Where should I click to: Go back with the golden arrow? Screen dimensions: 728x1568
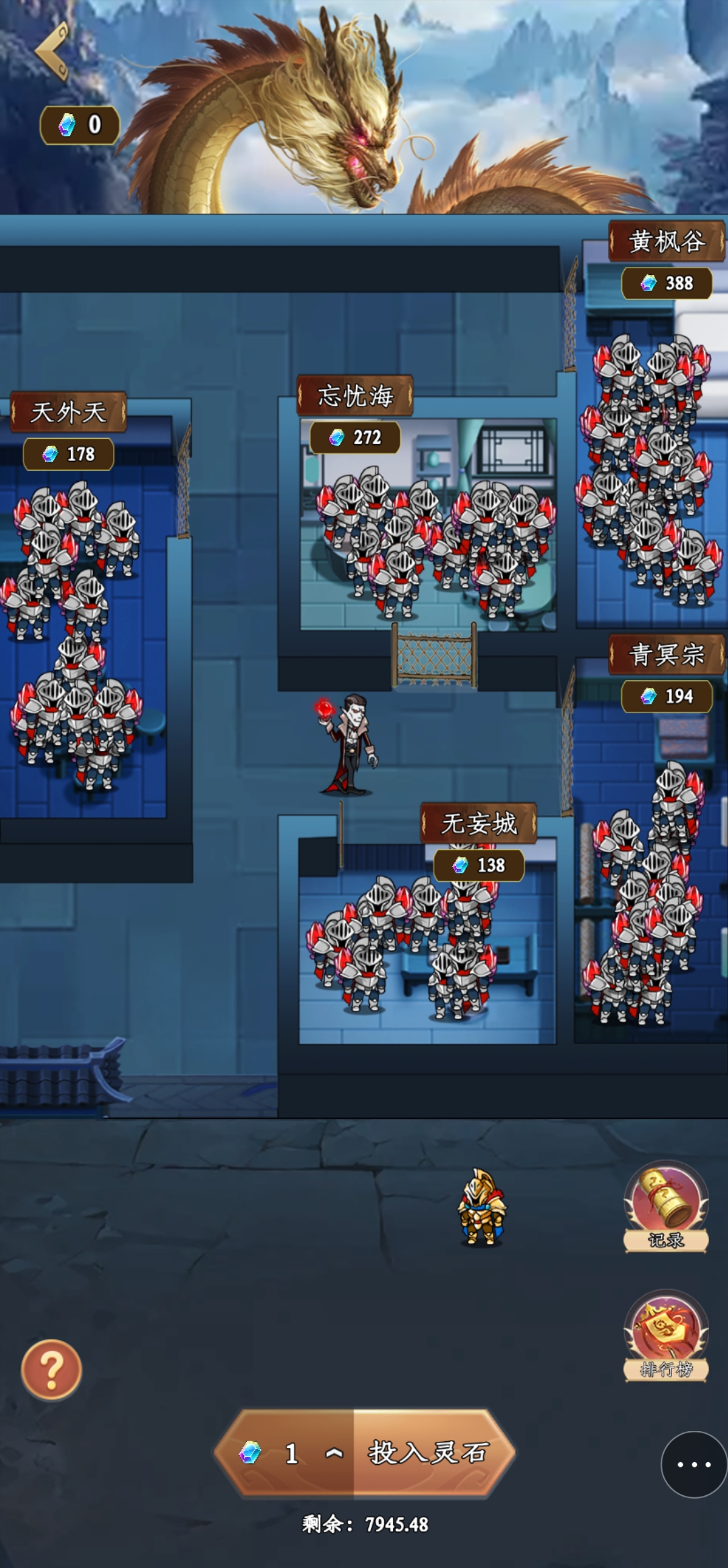tap(53, 51)
